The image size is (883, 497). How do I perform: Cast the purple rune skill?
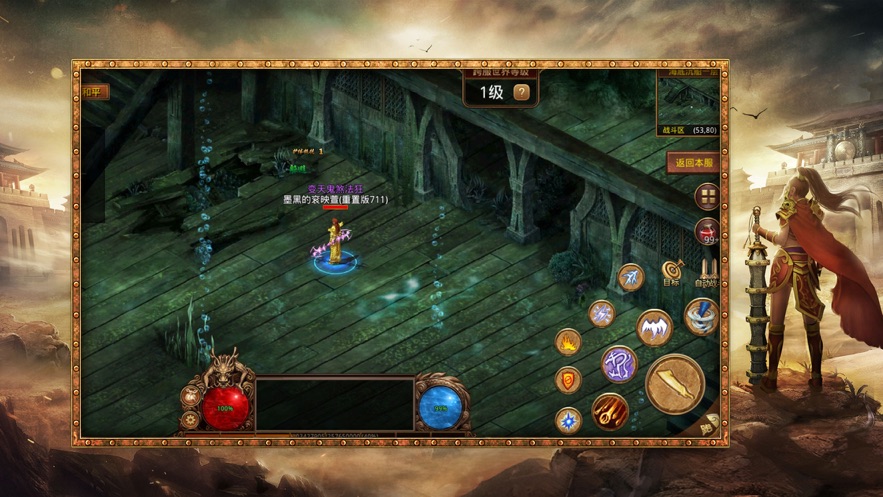(x=619, y=363)
